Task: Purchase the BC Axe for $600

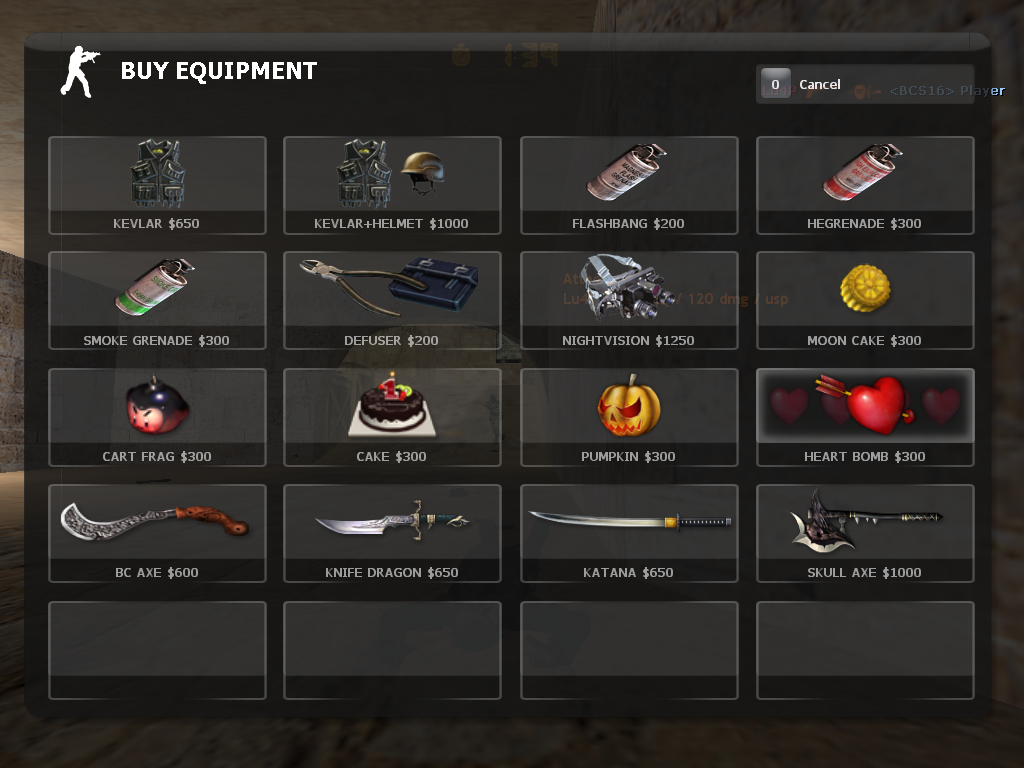Action: pyautogui.click(x=157, y=533)
